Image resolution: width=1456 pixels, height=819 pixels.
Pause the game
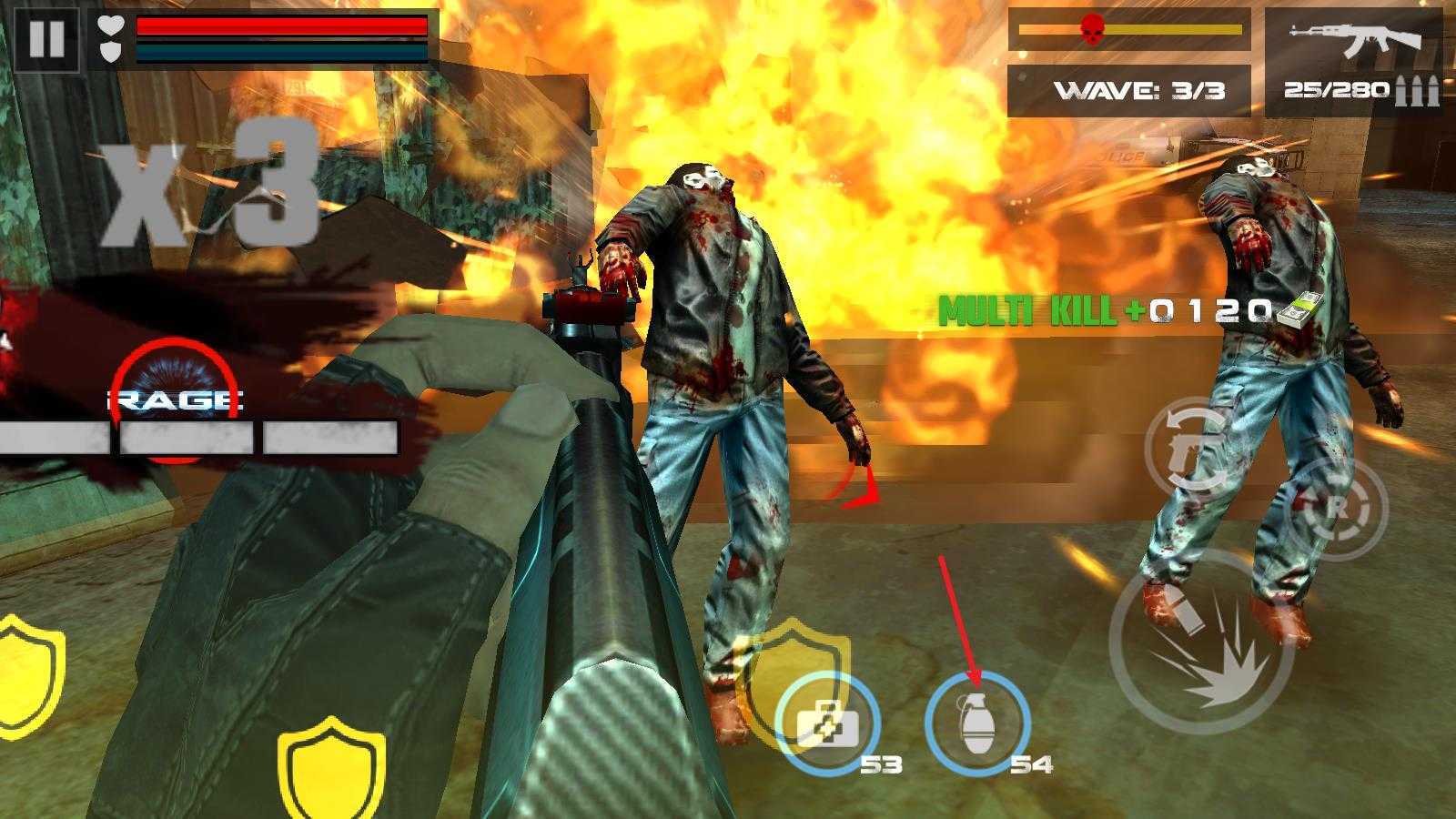(x=46, y=39)
